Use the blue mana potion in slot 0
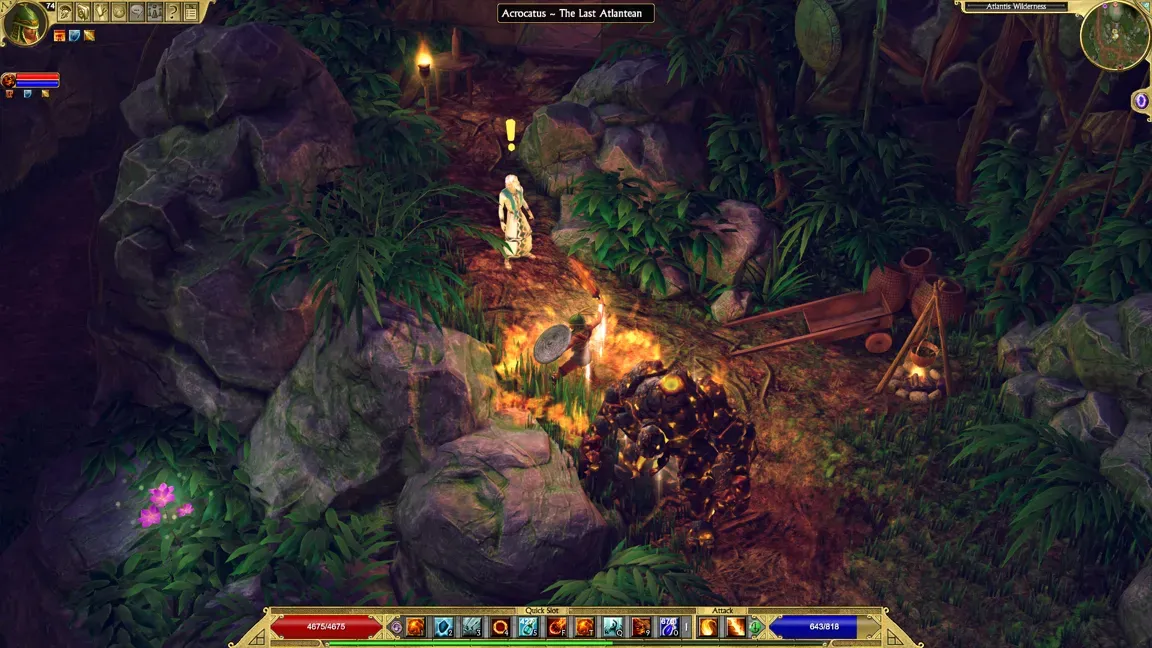 (669, 627)
